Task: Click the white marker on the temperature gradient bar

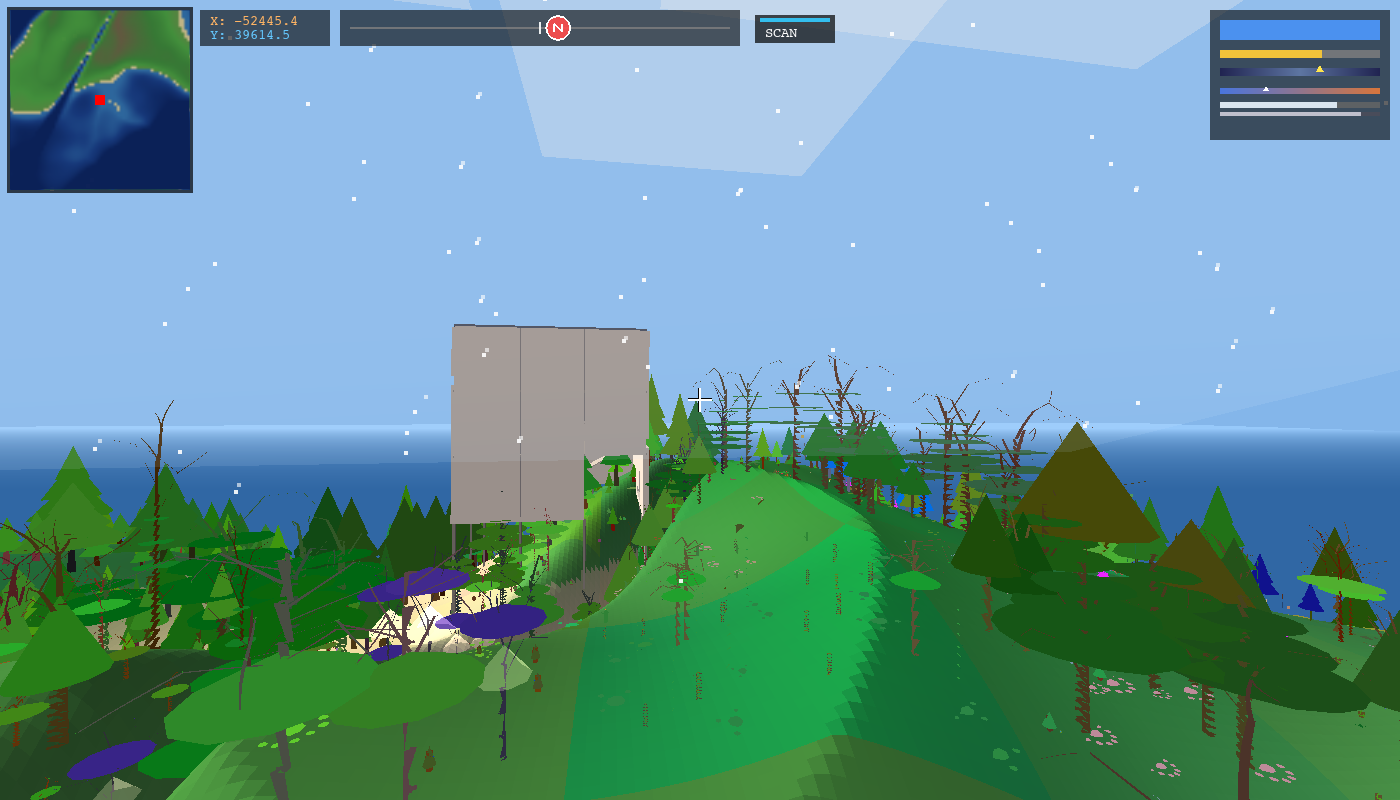Action: (1266, 89)
